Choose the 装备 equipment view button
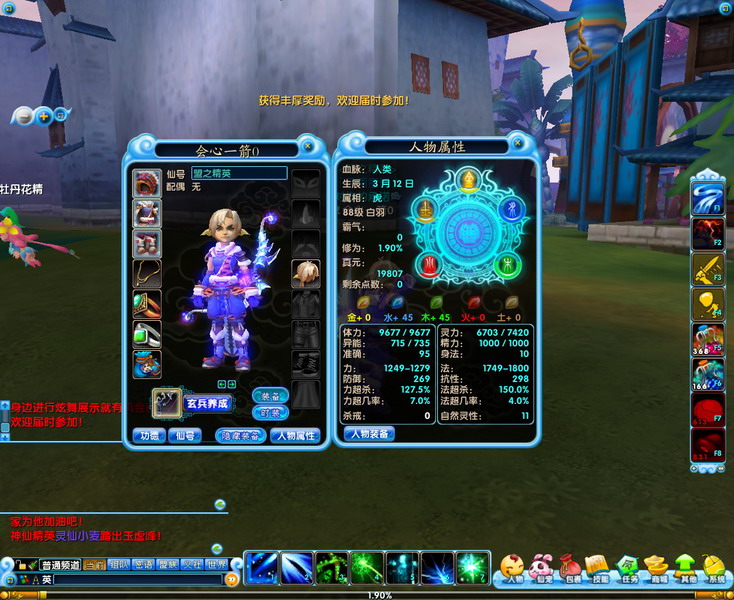734x600 pixels. pos(270,394)
